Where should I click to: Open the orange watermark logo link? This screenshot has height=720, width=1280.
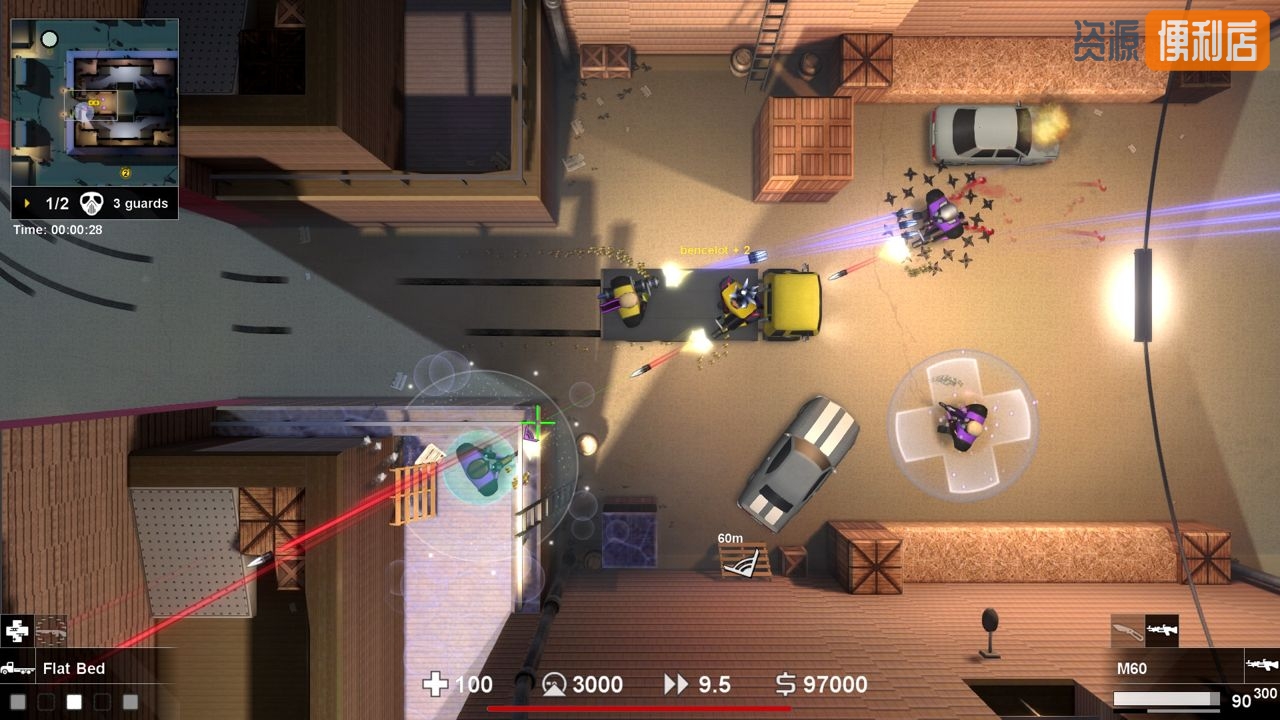point(1206,41)
